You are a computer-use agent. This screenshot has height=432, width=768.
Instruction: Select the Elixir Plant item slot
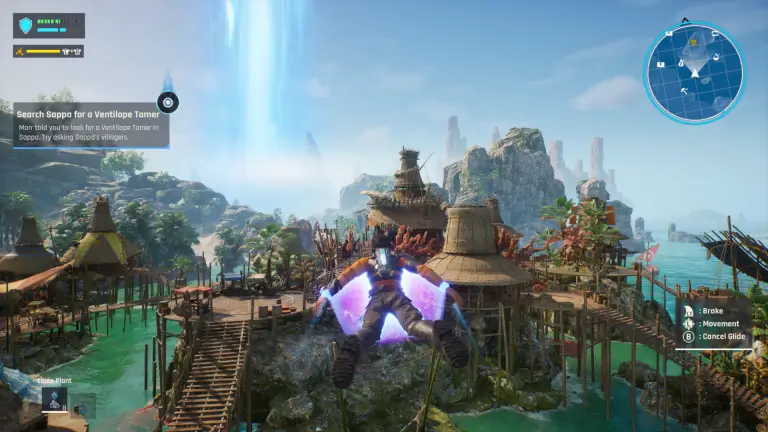[x=54, y=400]
